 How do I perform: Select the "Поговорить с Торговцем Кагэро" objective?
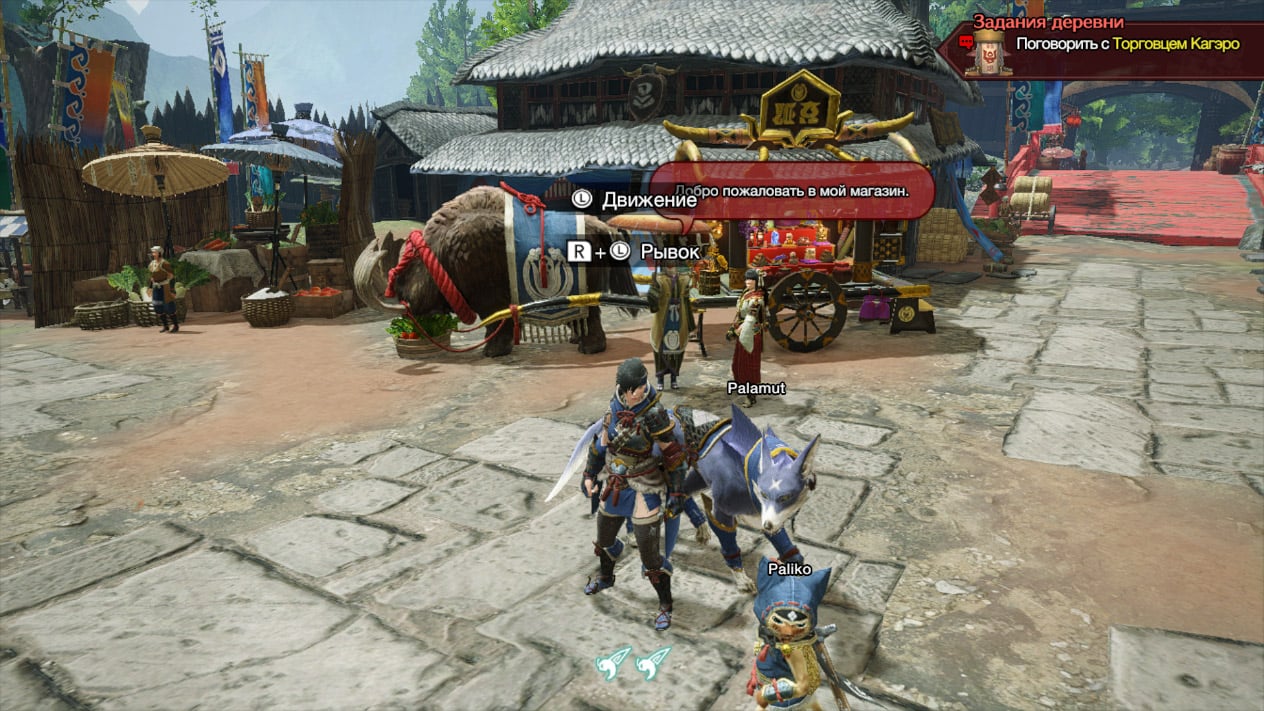pos(1127,44)
